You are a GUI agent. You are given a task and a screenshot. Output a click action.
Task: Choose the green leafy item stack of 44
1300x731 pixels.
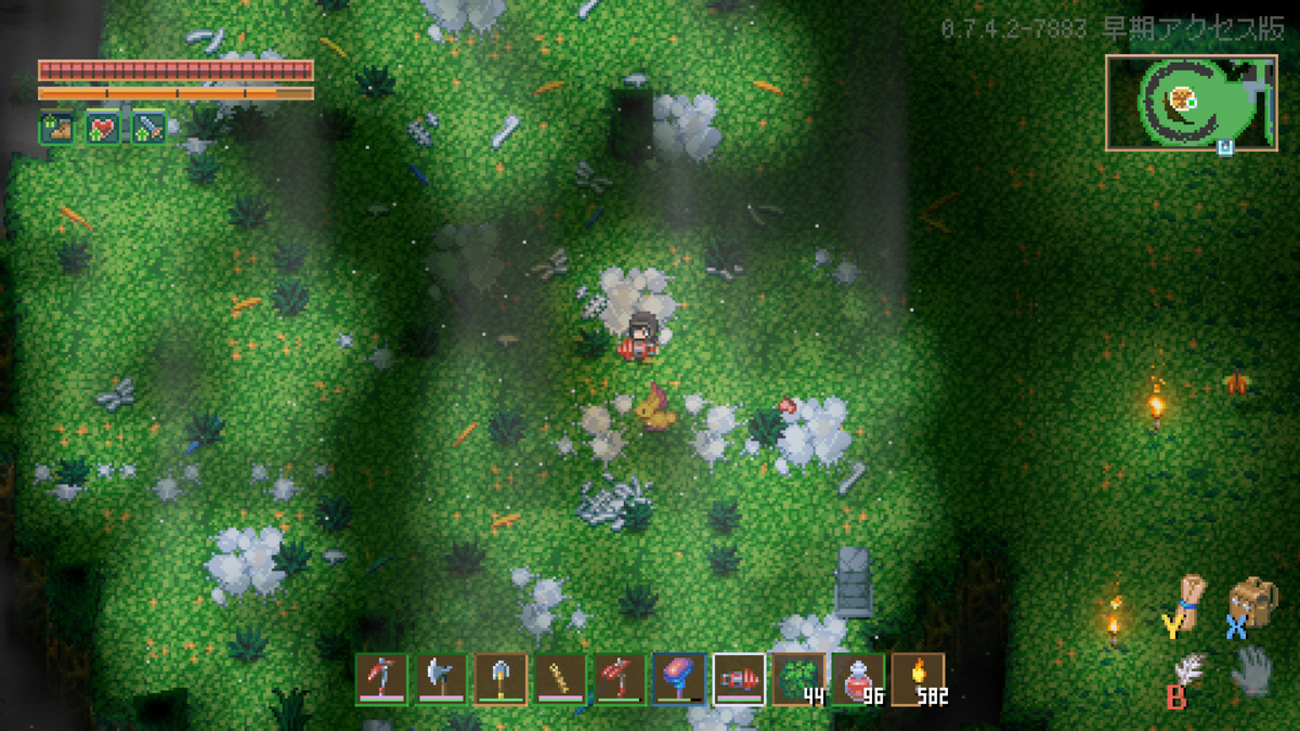click(x=799, y=679)
